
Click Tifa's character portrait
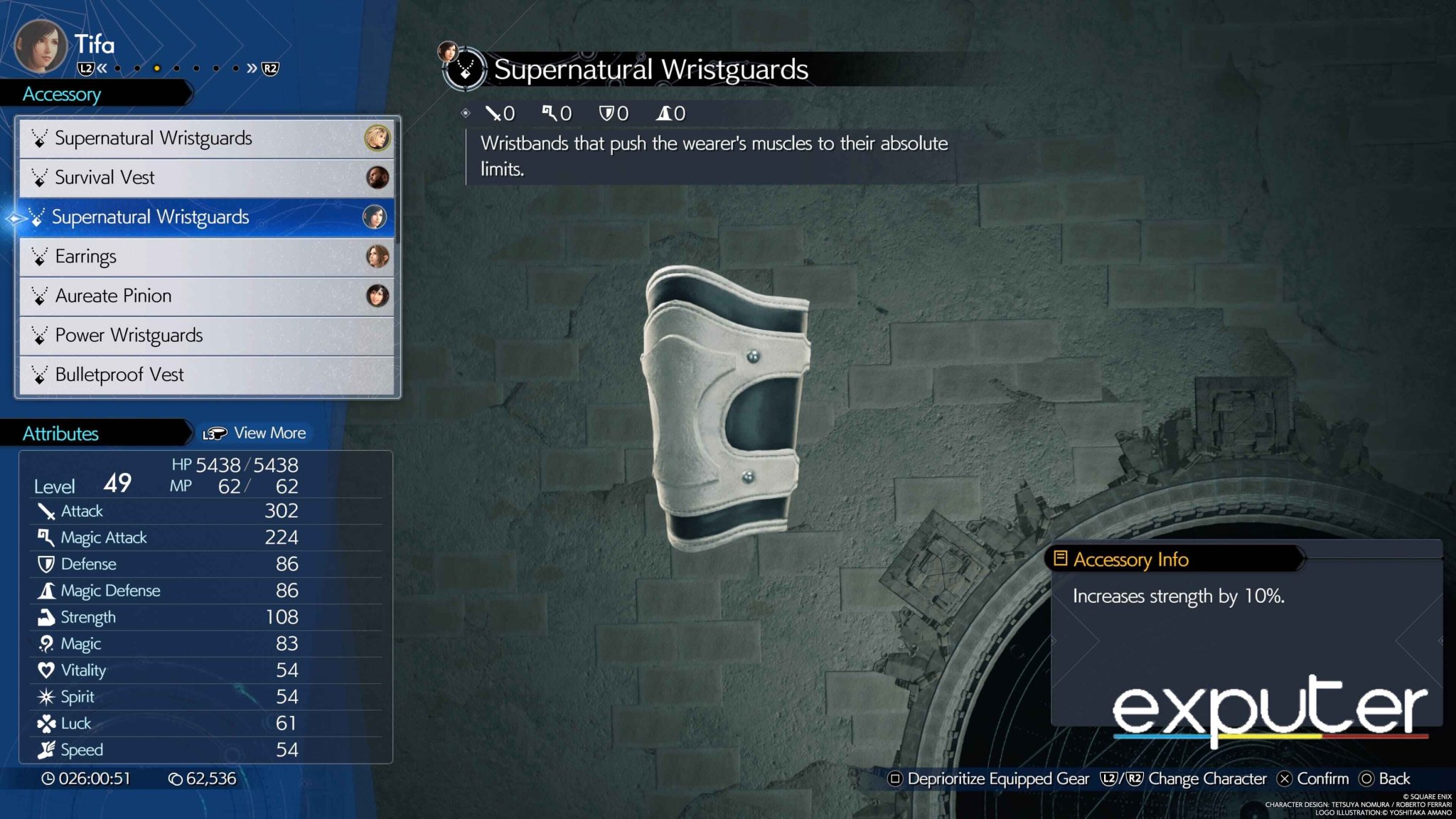pos(41,47)
